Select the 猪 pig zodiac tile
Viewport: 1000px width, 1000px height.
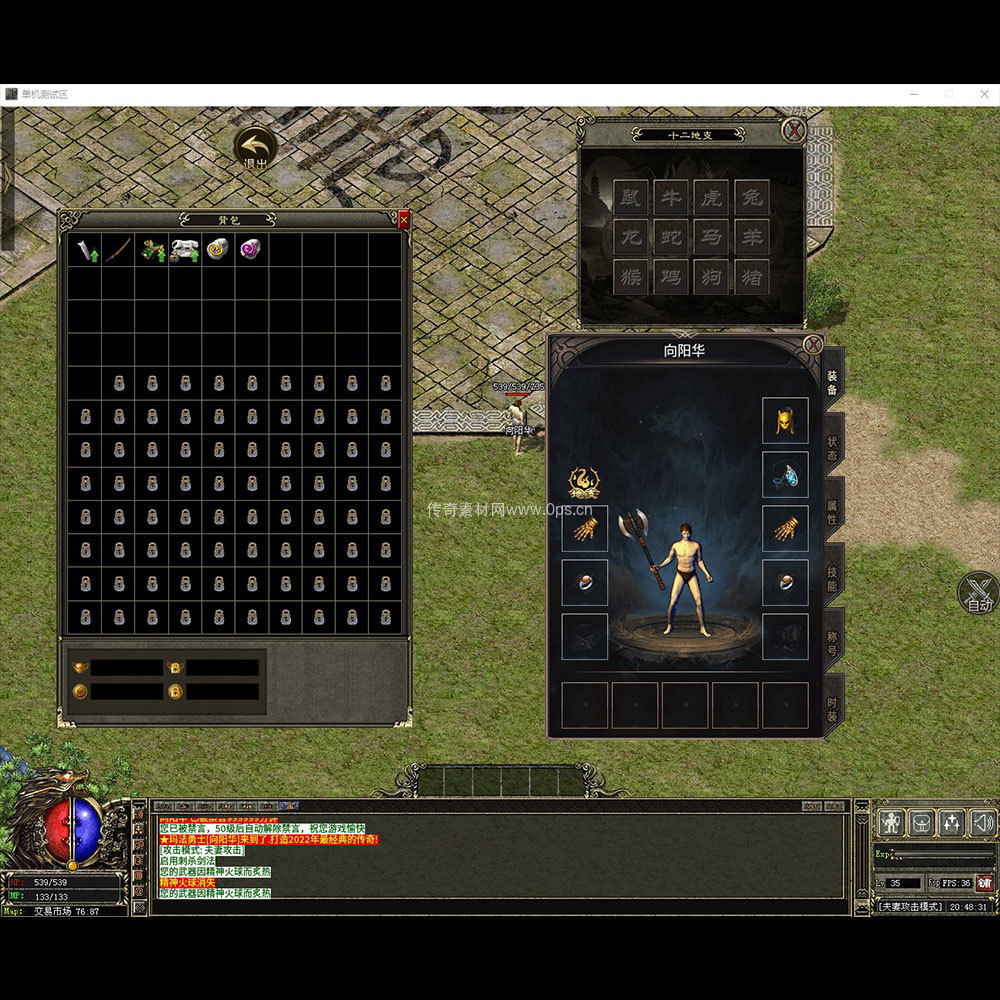751,277
